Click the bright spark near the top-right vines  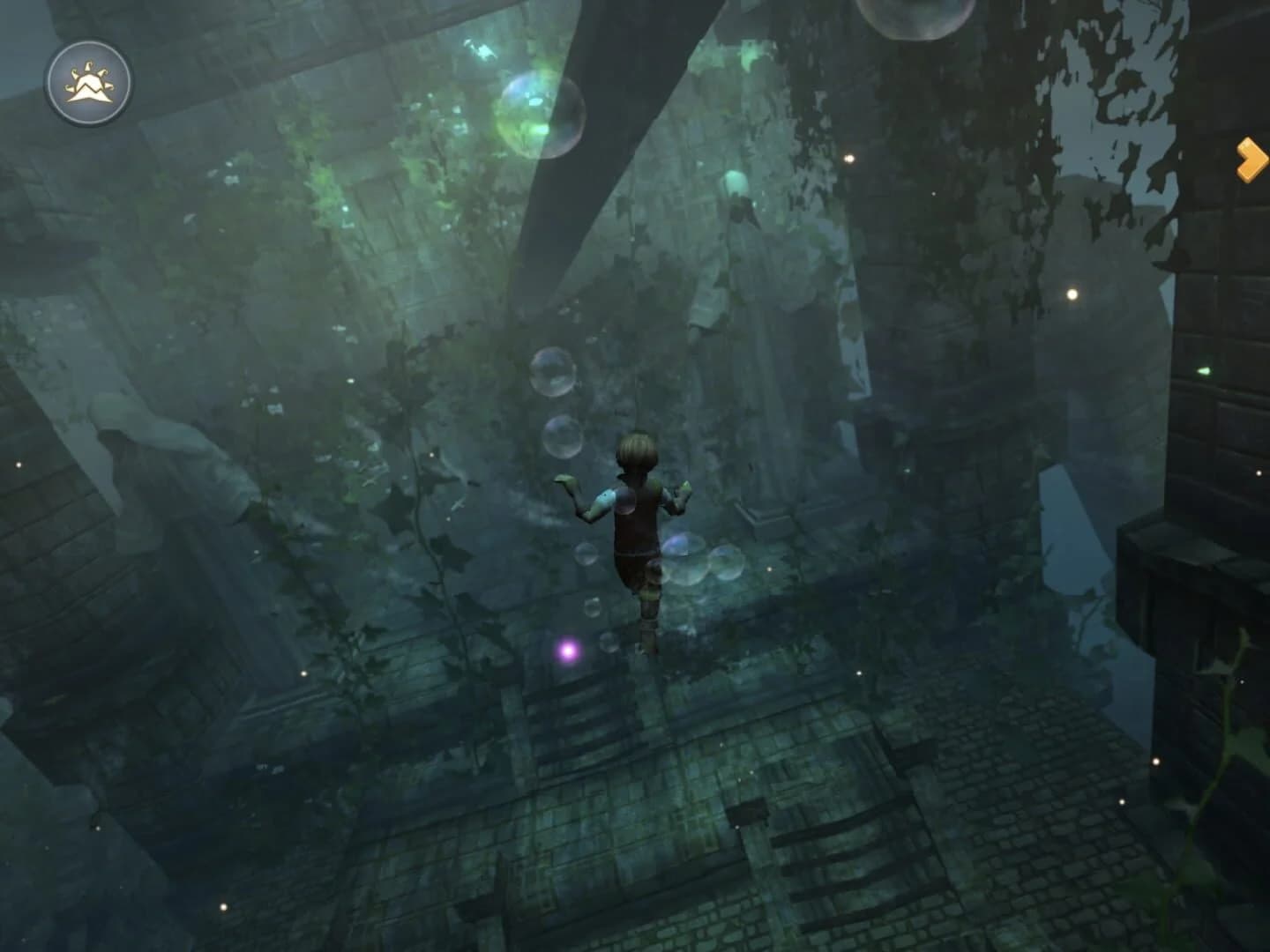click(850, 159)
